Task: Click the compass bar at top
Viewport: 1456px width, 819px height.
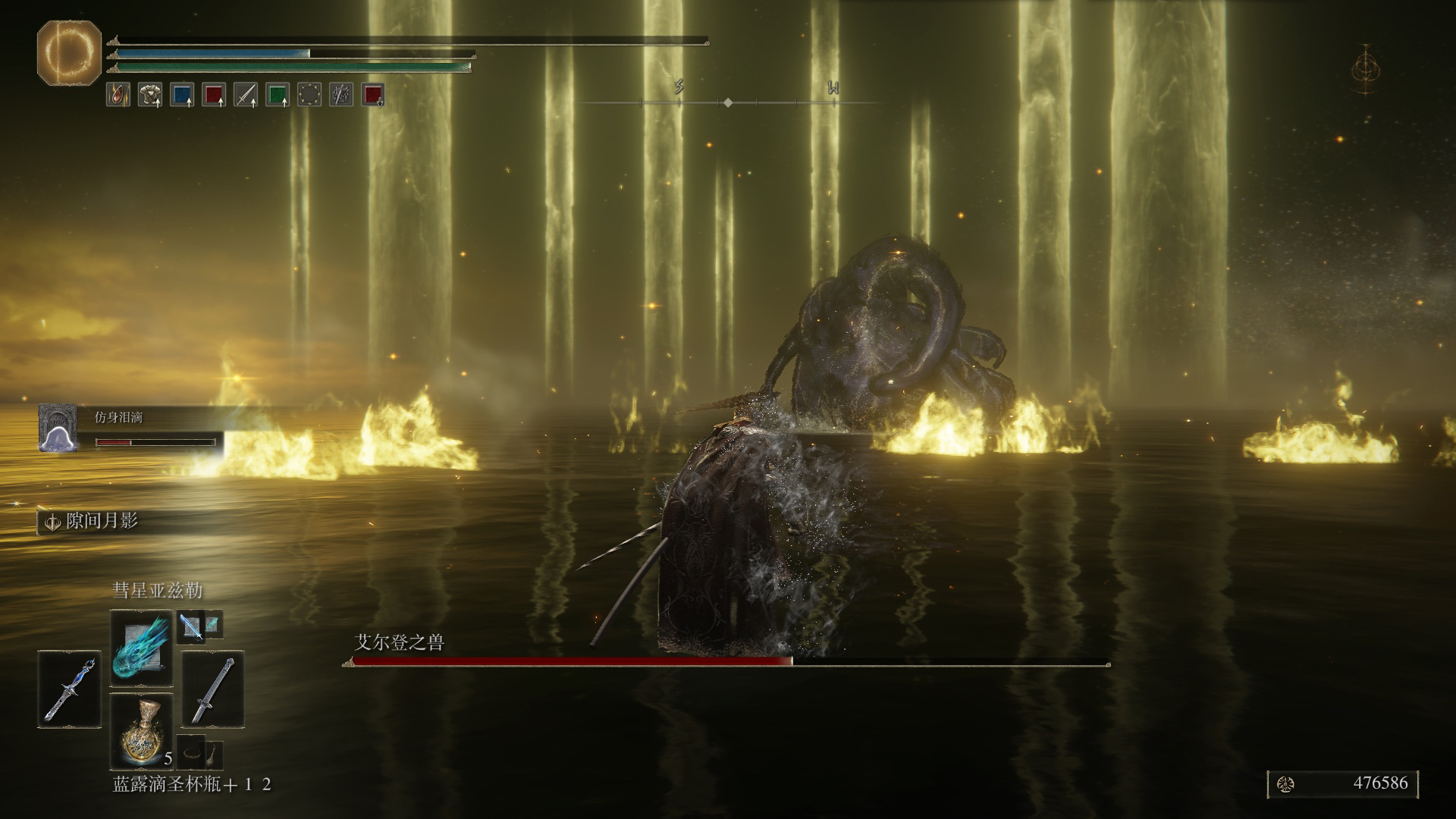Action: (x=728, y=102)
